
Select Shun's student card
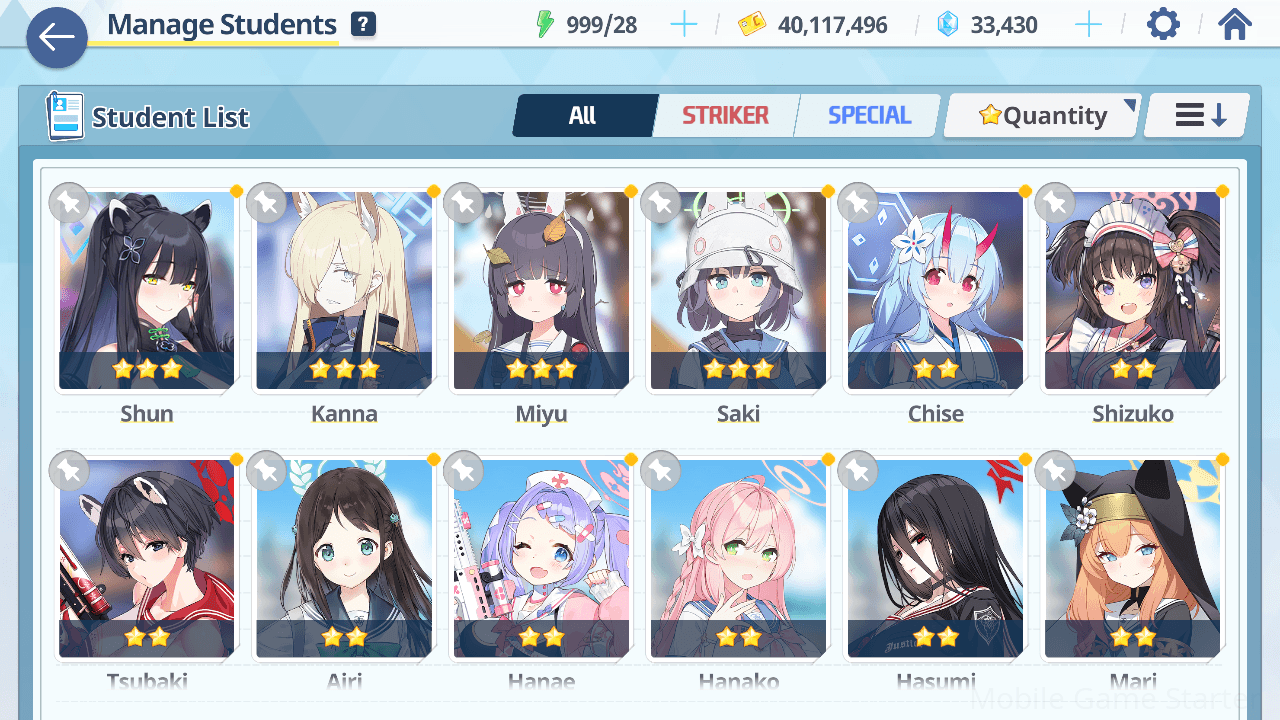[x=147, y=290]
